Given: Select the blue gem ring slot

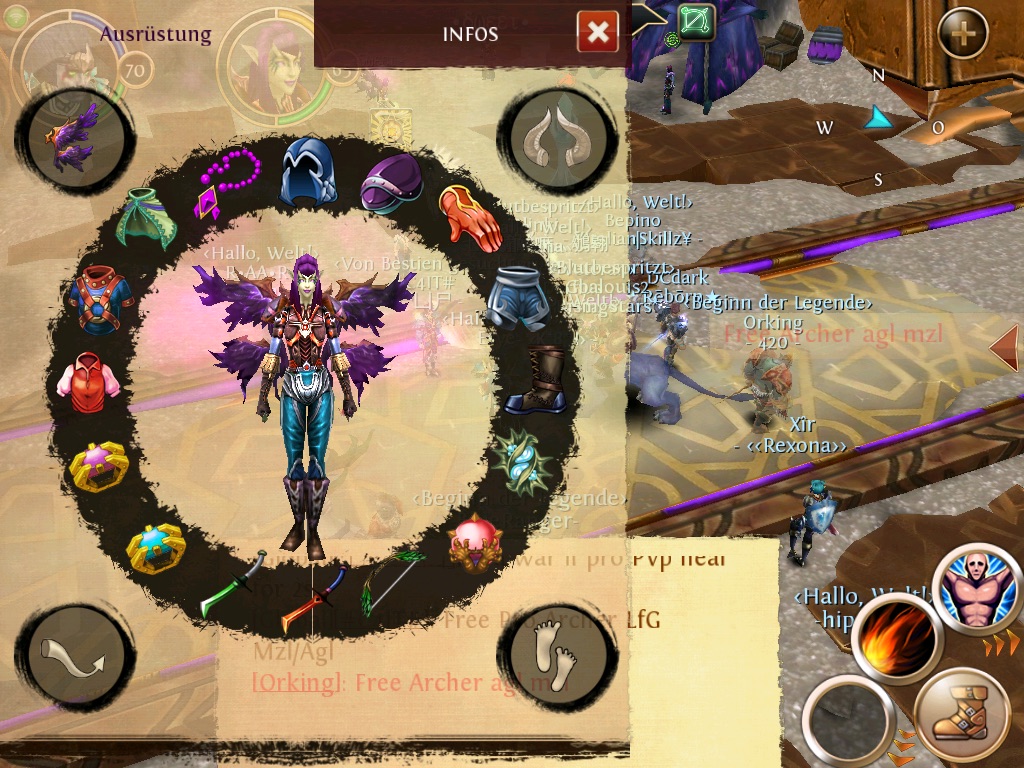Looking at the screenshot, I should click(156, 547).
